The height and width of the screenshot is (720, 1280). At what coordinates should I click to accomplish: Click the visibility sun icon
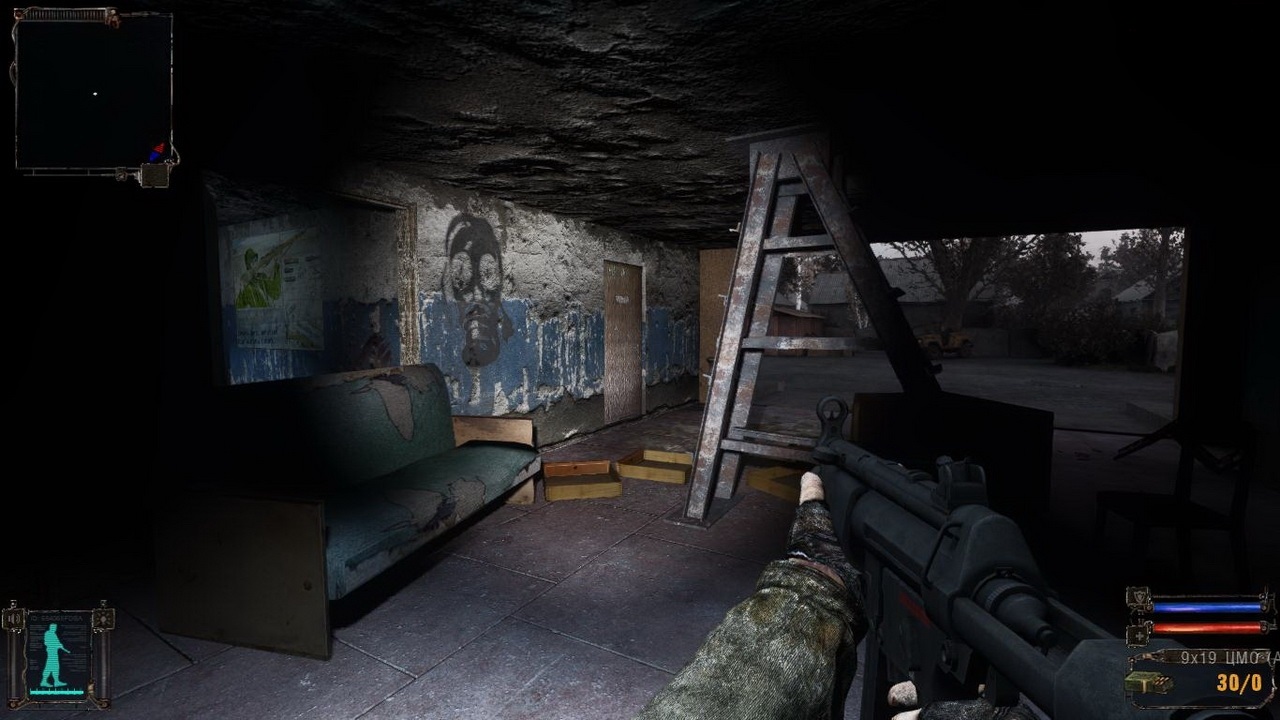tap(101, 619)
